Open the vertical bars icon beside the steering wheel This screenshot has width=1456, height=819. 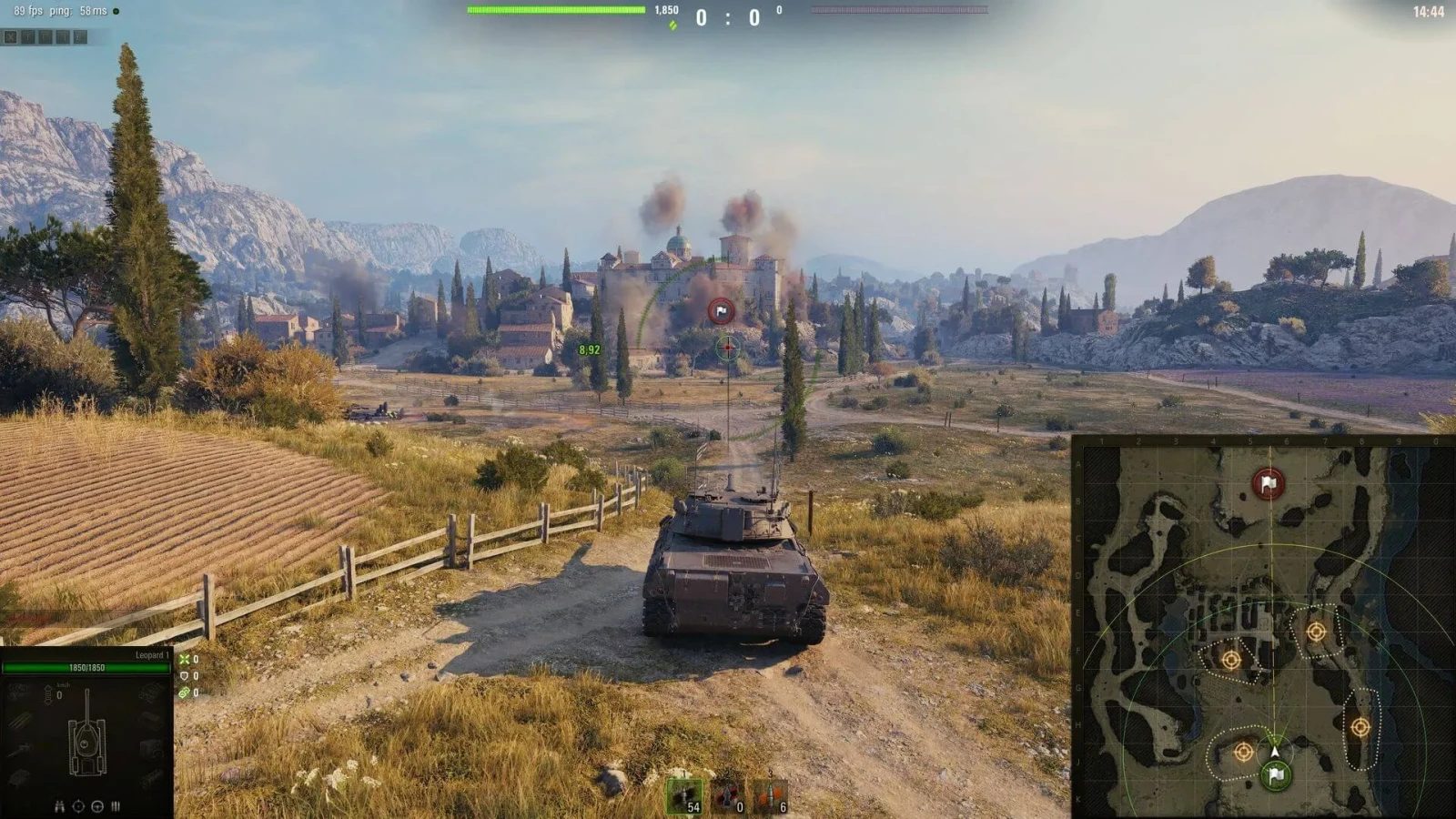point(115,807)
